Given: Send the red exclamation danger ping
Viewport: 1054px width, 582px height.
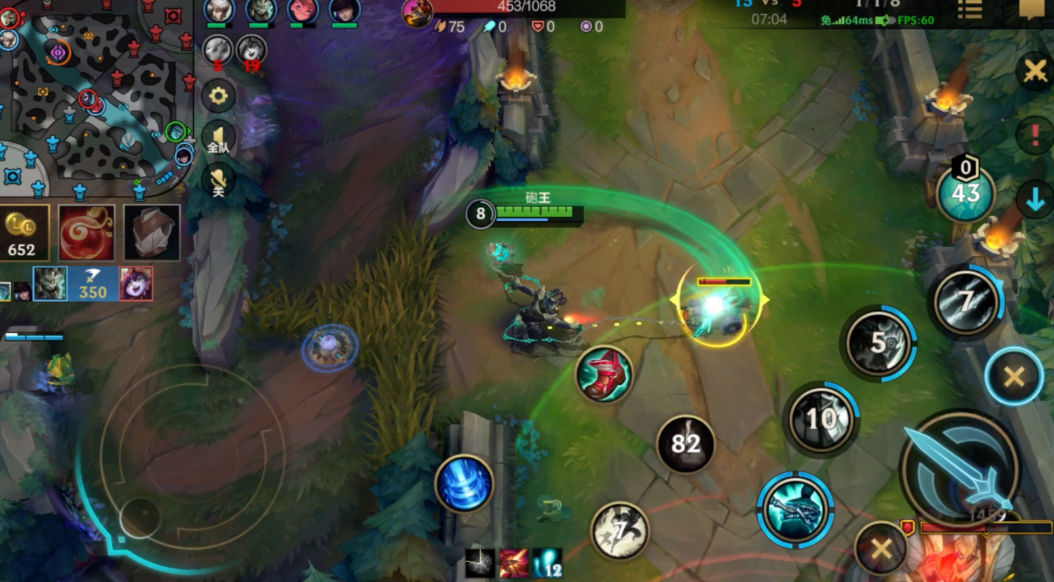Looking at the screenshot, I should (1035, 135).
